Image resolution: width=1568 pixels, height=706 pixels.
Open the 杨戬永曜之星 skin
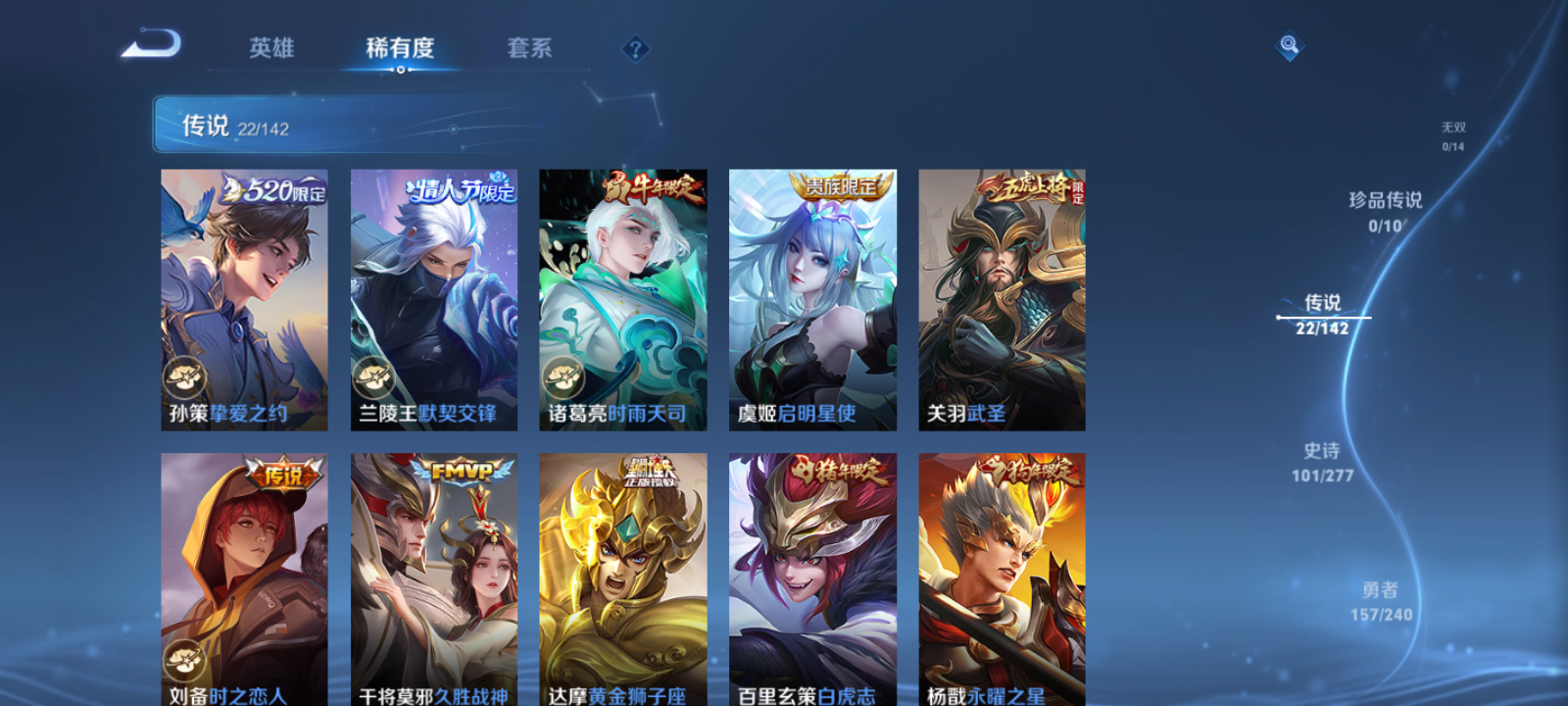(x=1003, y=579)
